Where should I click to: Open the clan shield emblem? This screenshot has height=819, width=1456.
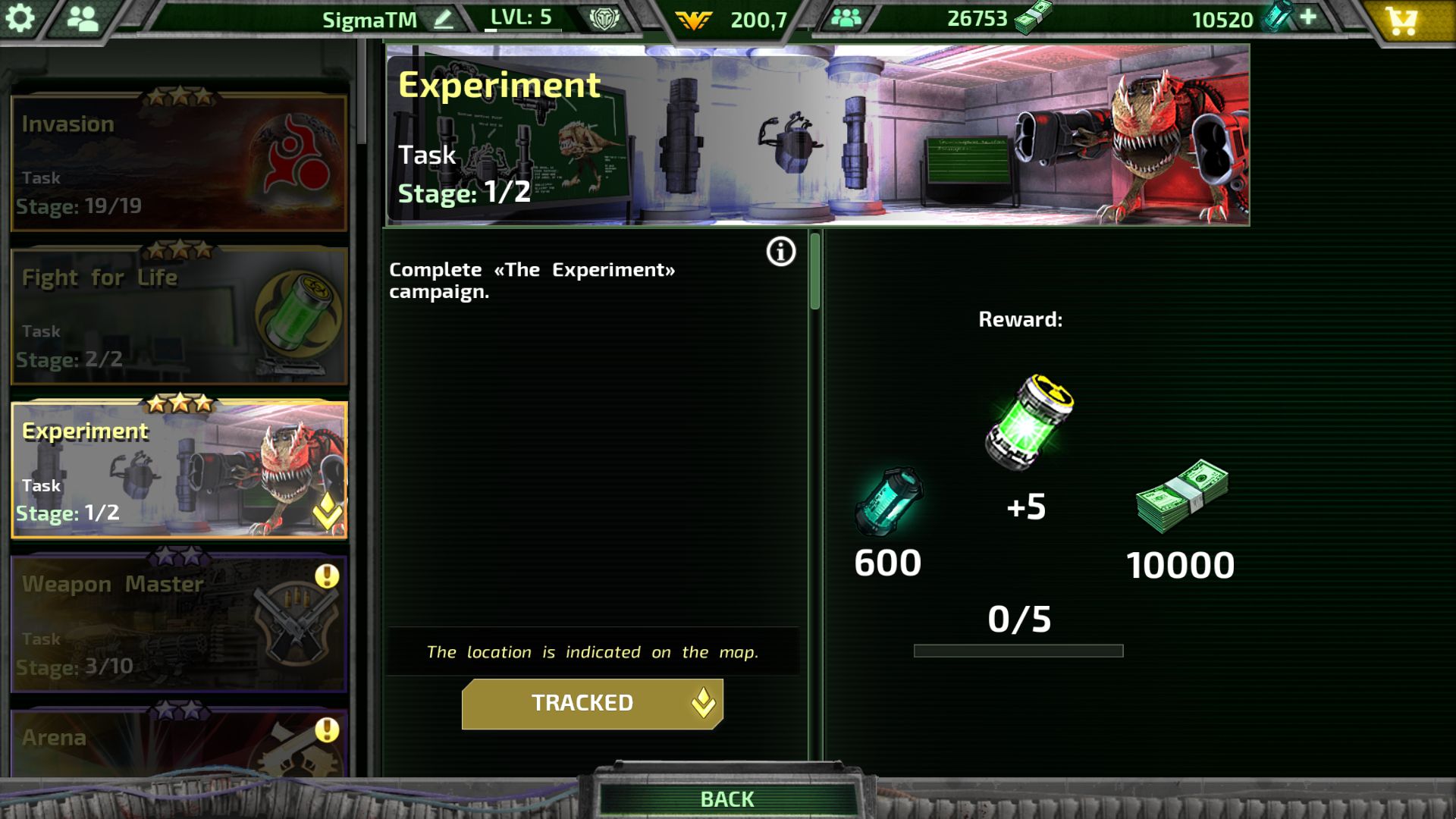tap(604, 19)
